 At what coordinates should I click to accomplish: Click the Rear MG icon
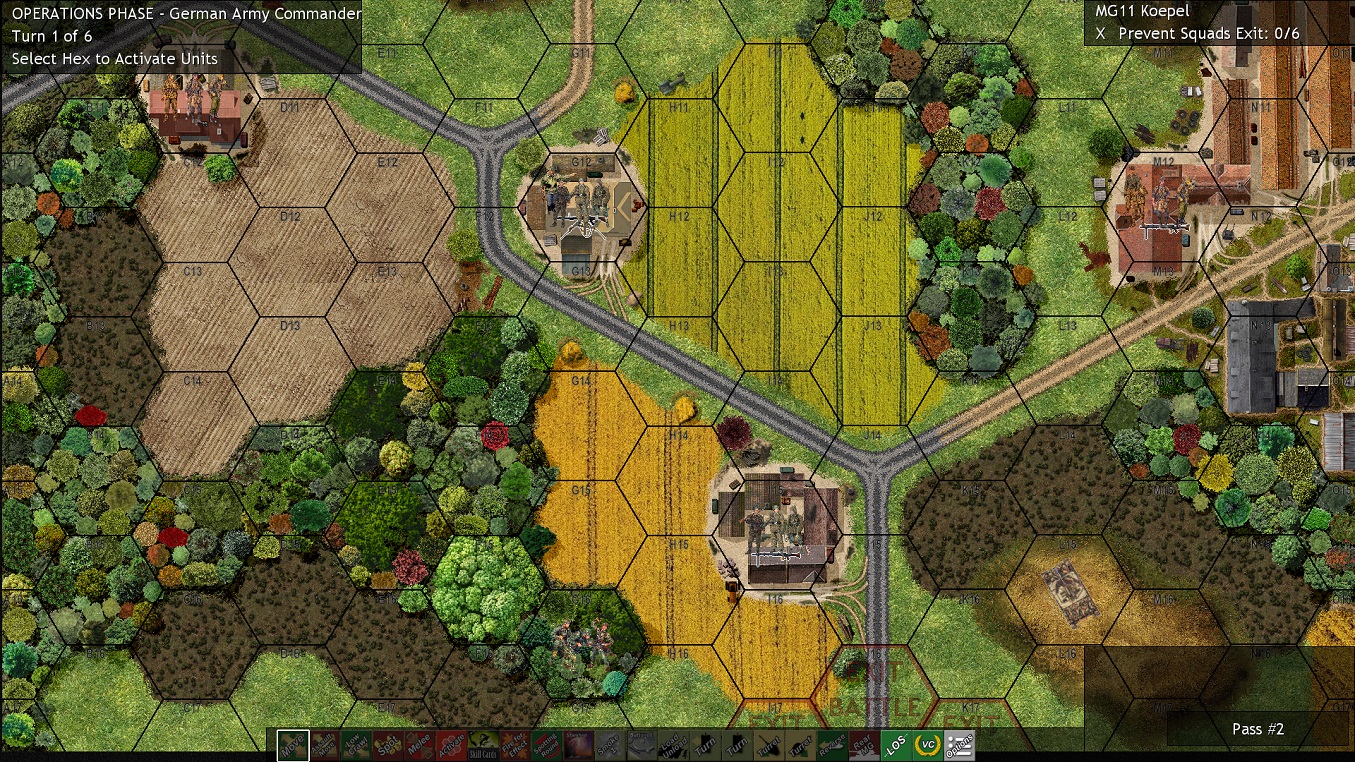pyautogui.click(x=865, y=745)
